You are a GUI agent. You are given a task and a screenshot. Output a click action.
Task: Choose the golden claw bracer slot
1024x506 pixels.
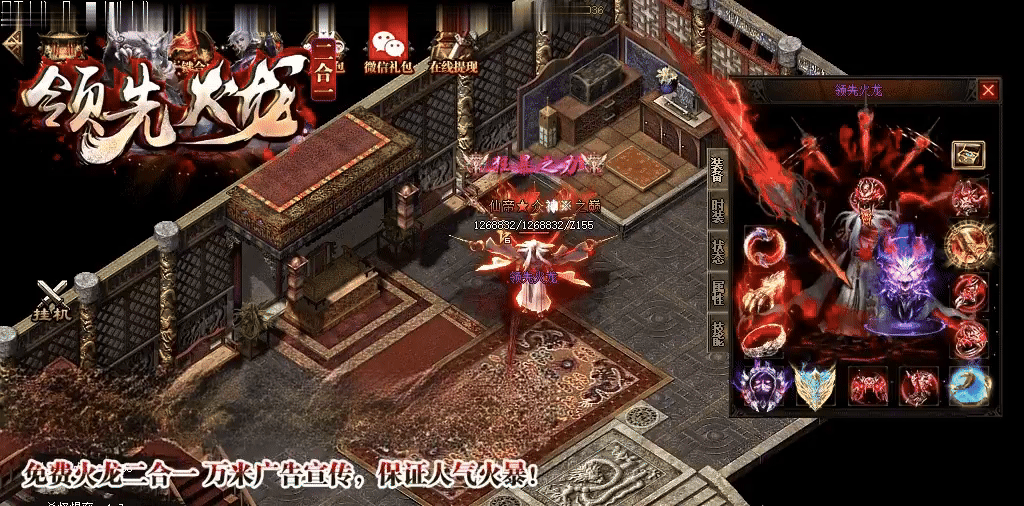764,294
